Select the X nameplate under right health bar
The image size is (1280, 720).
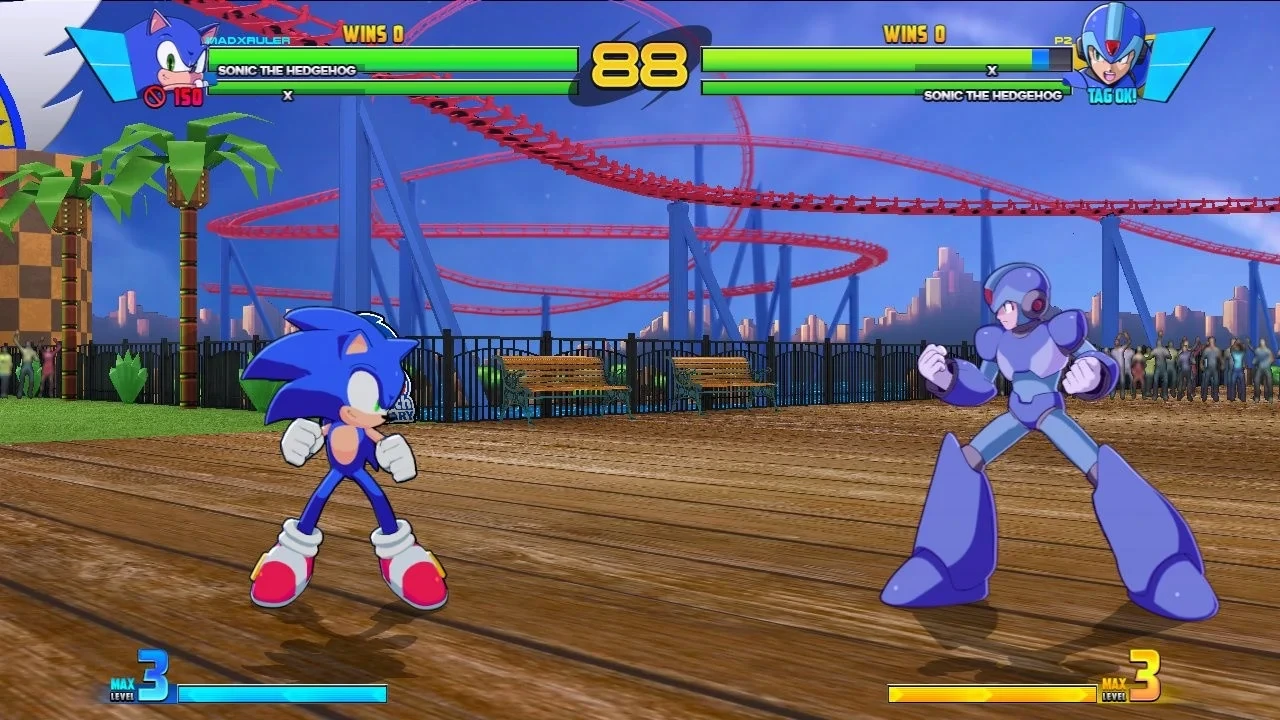992,71
